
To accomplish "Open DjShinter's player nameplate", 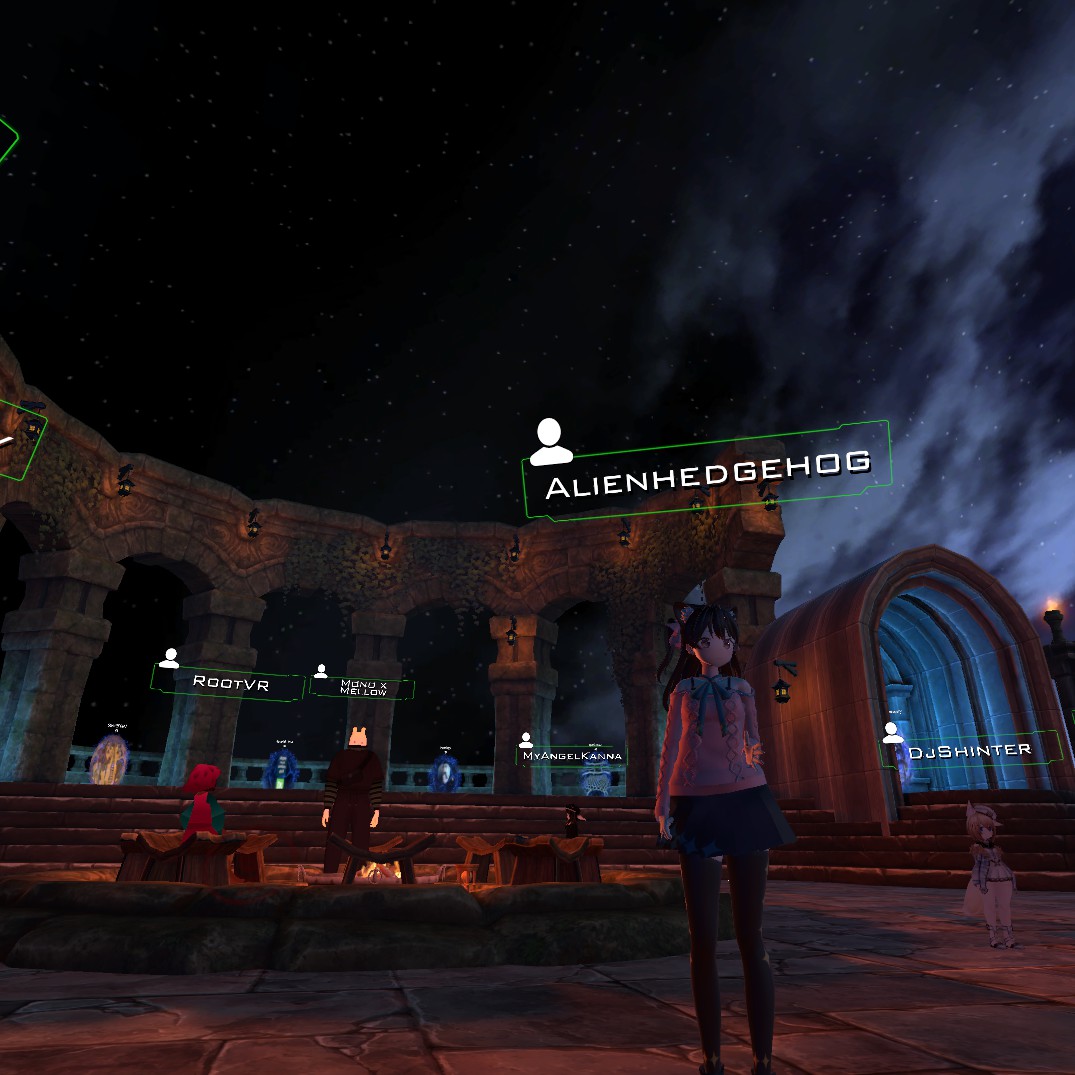I will click(968, 750).
